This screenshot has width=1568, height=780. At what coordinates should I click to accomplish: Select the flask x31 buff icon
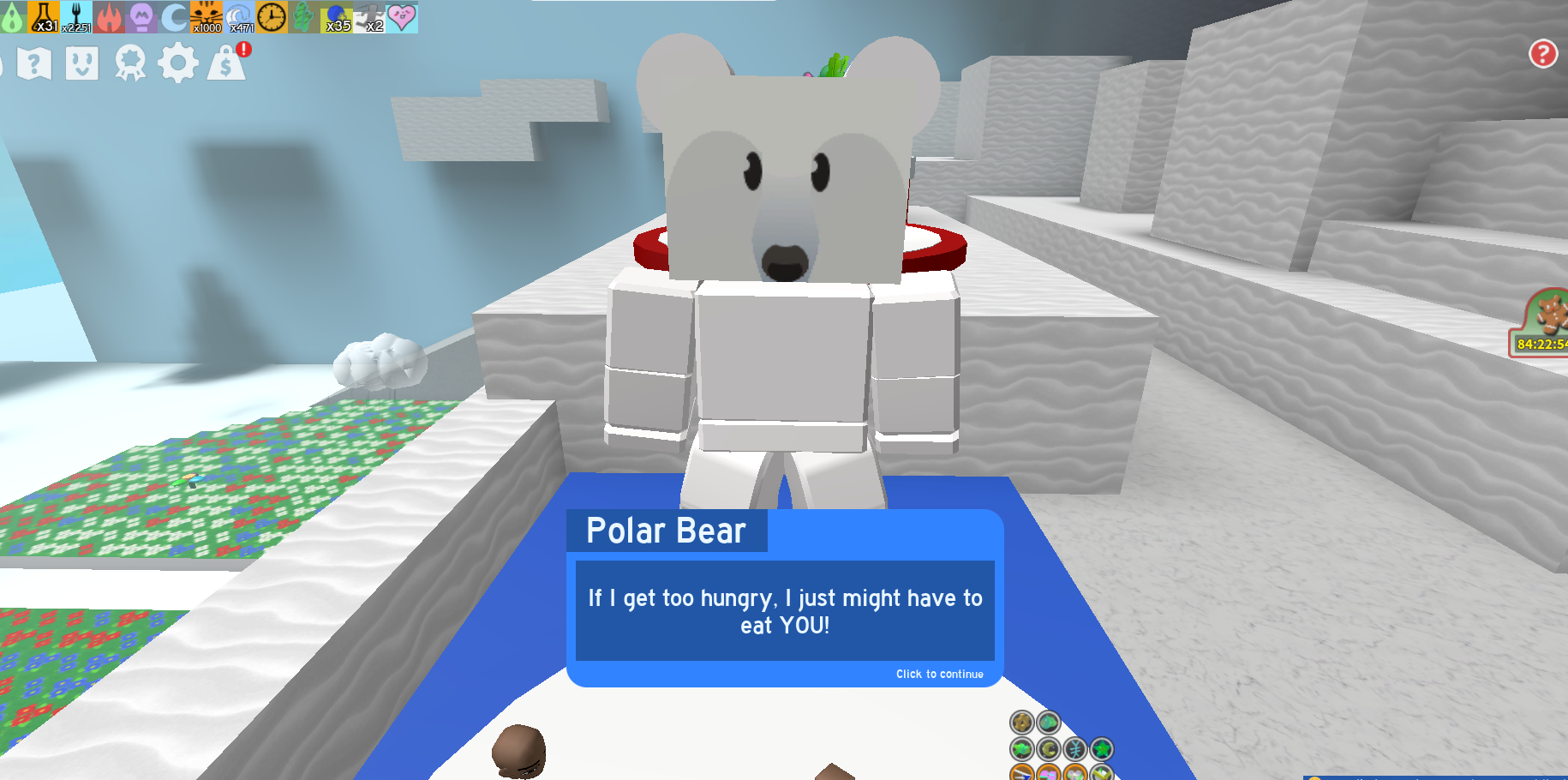tap(41, 16)
